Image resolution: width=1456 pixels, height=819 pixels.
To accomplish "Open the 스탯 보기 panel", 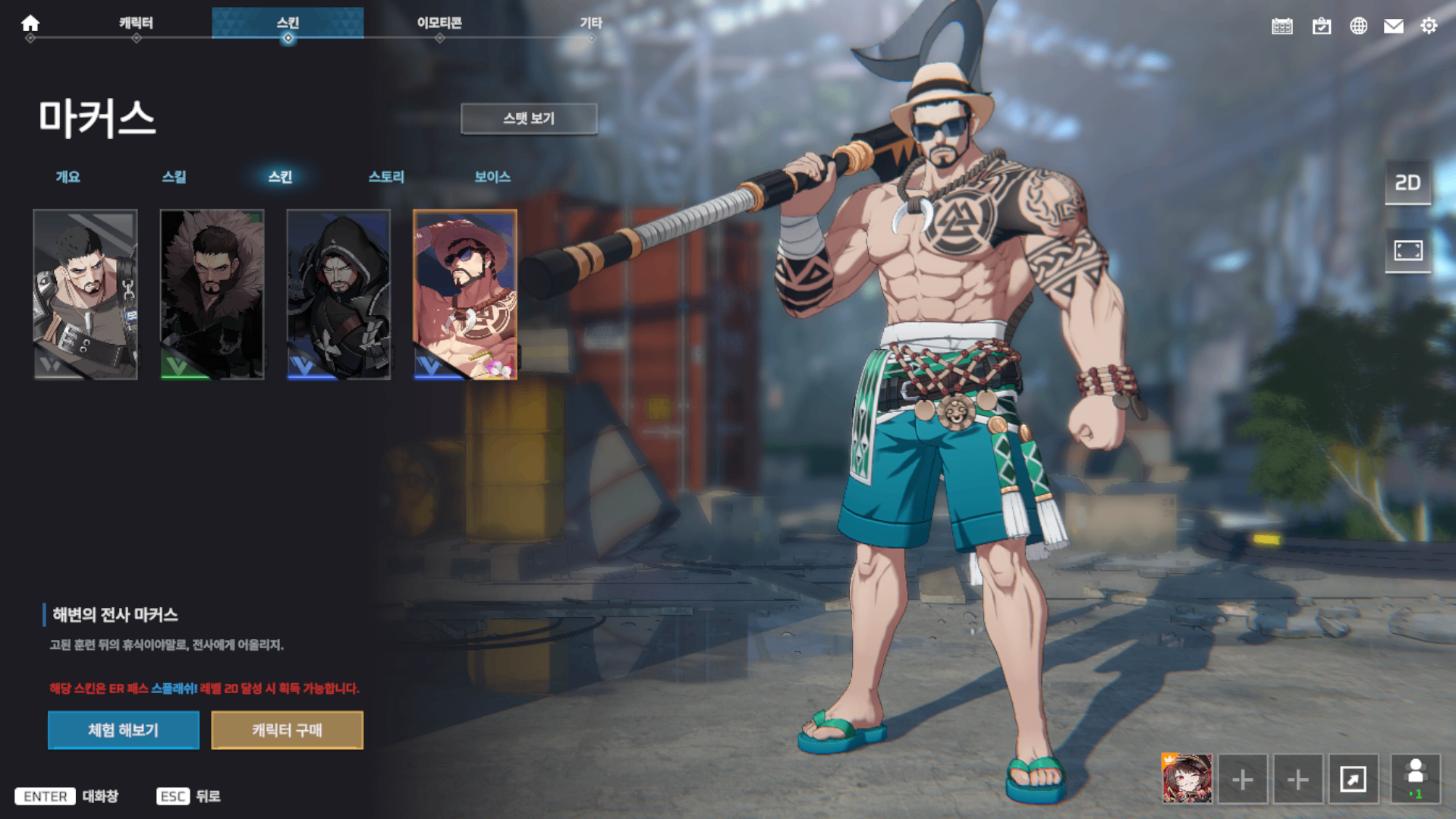I will click(529, 118).
